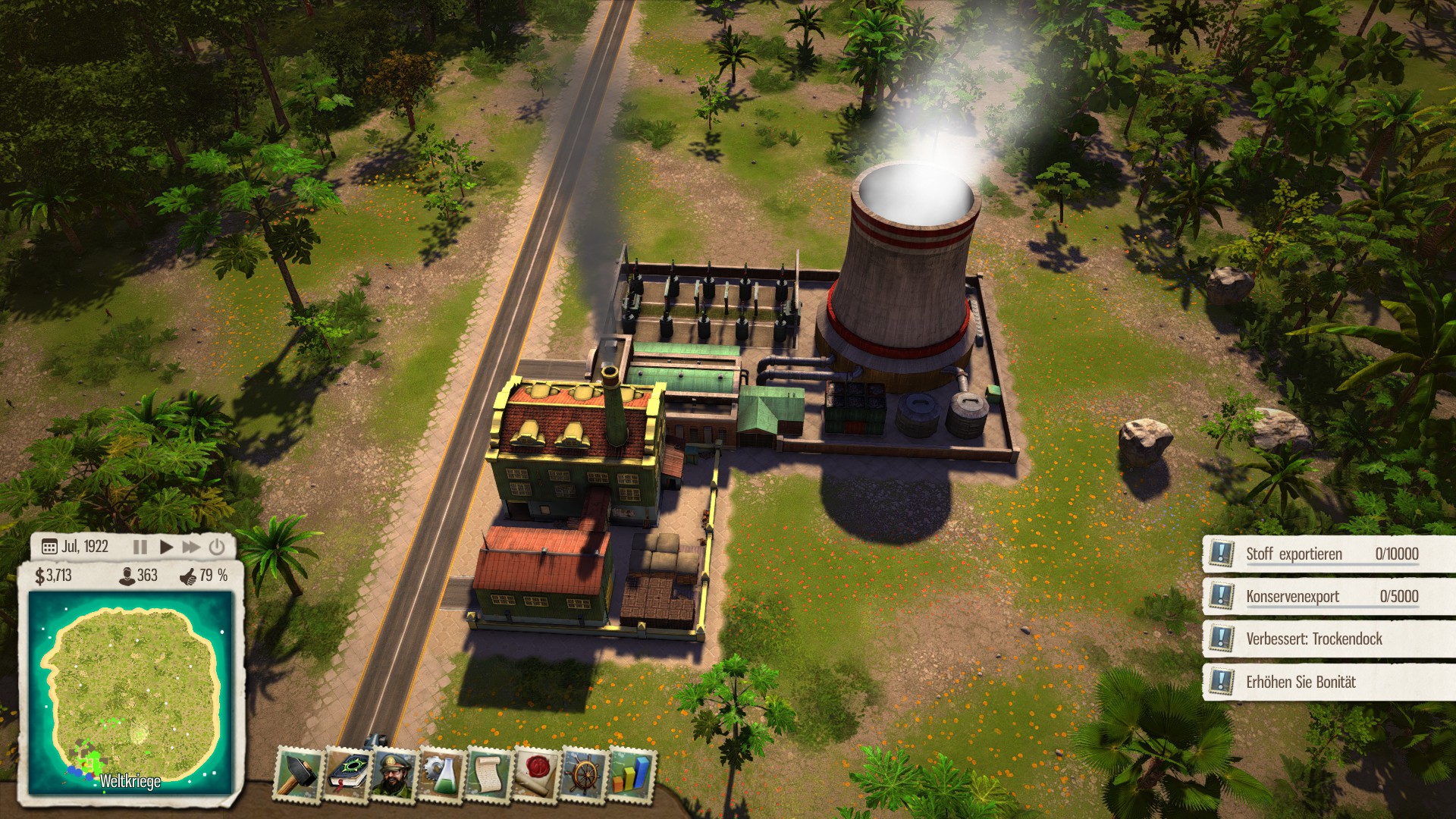Open the ship's wheel trade icon
This screenshot has width=1456, height=819.
[x=584, y=774]
